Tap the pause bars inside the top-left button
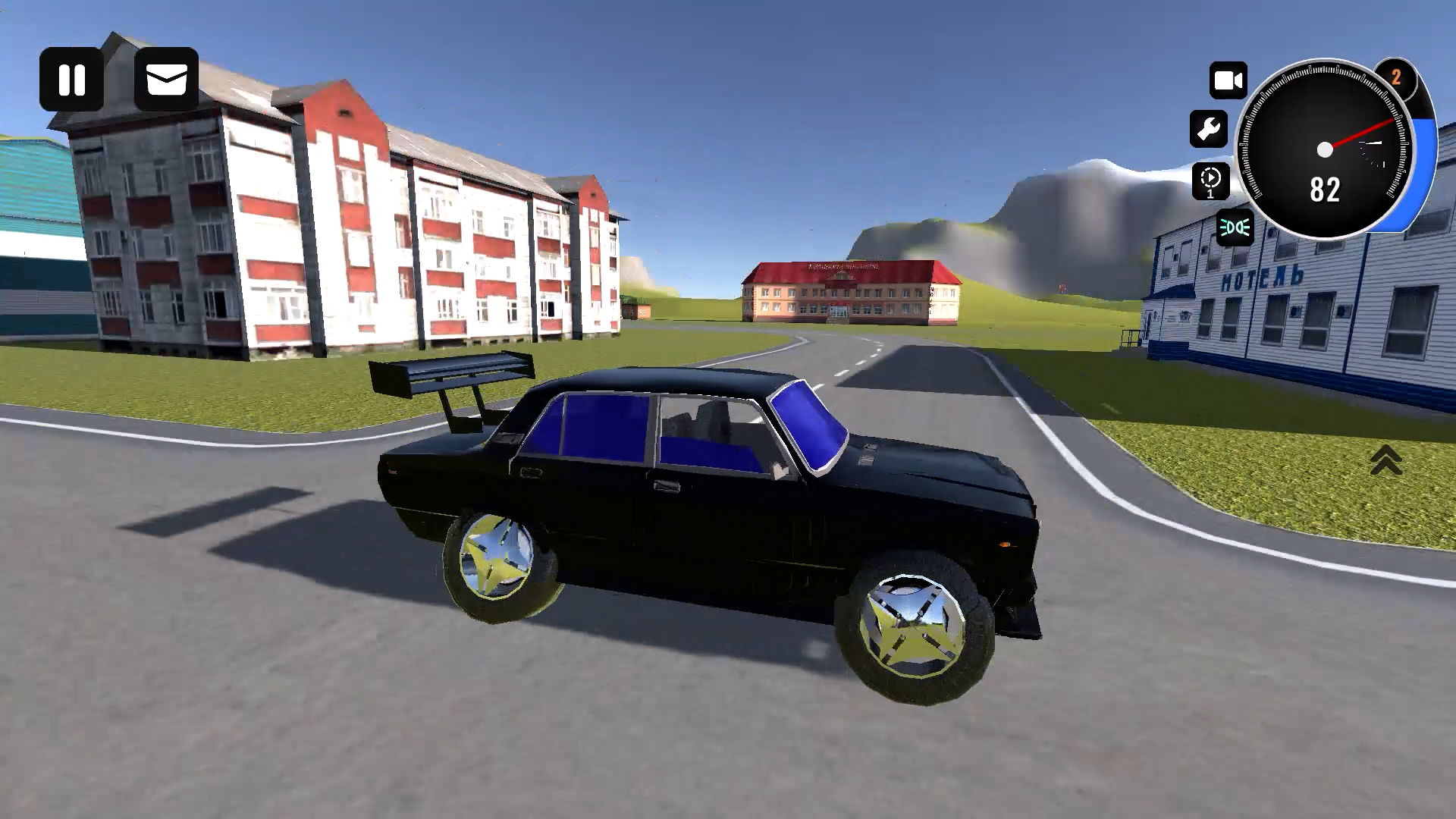The height and width of the screenshot is (819, 1456). pyautogui.click(x=73, y=78)
